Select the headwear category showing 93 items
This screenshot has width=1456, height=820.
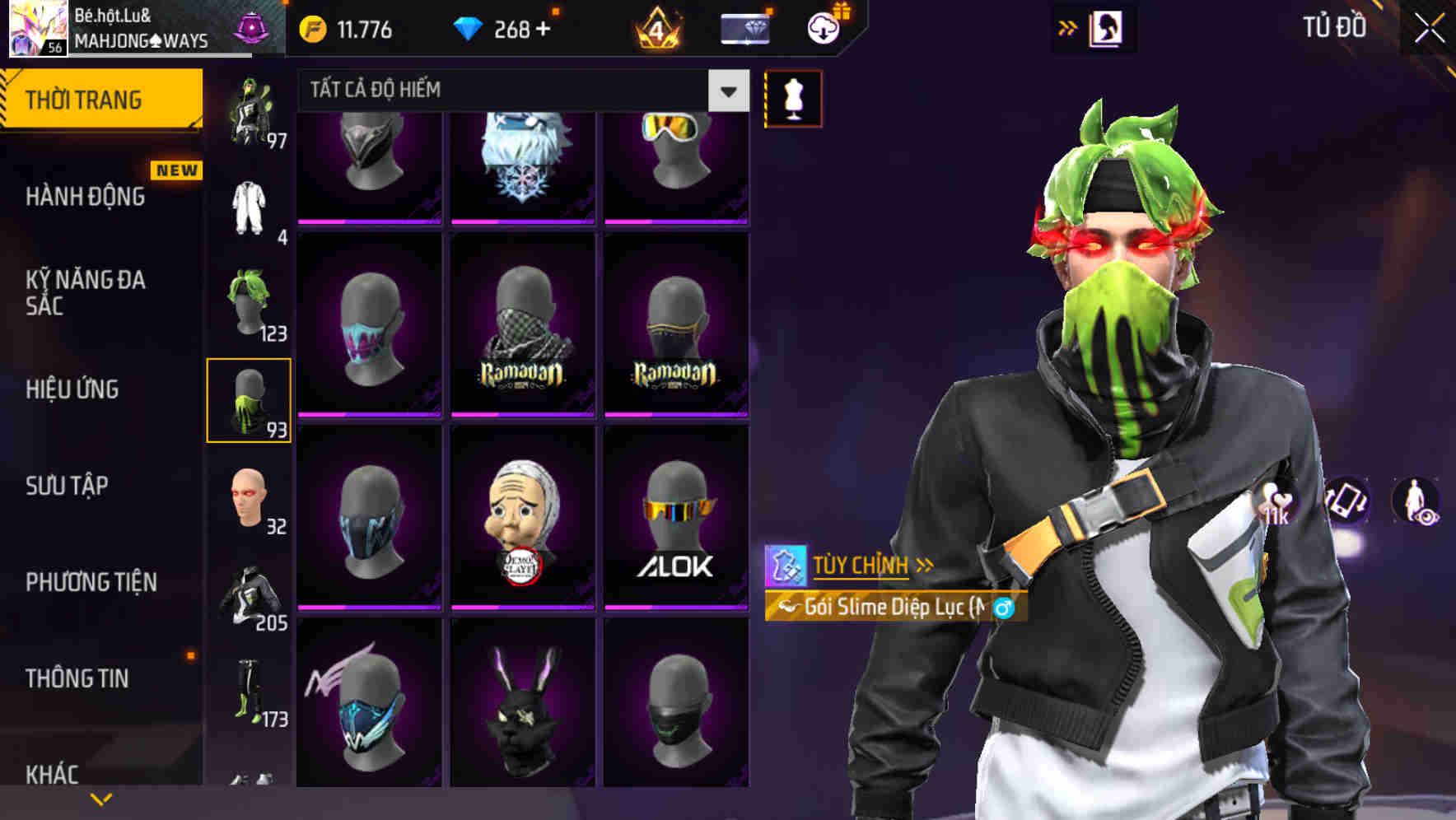click(x=250, y=398)
